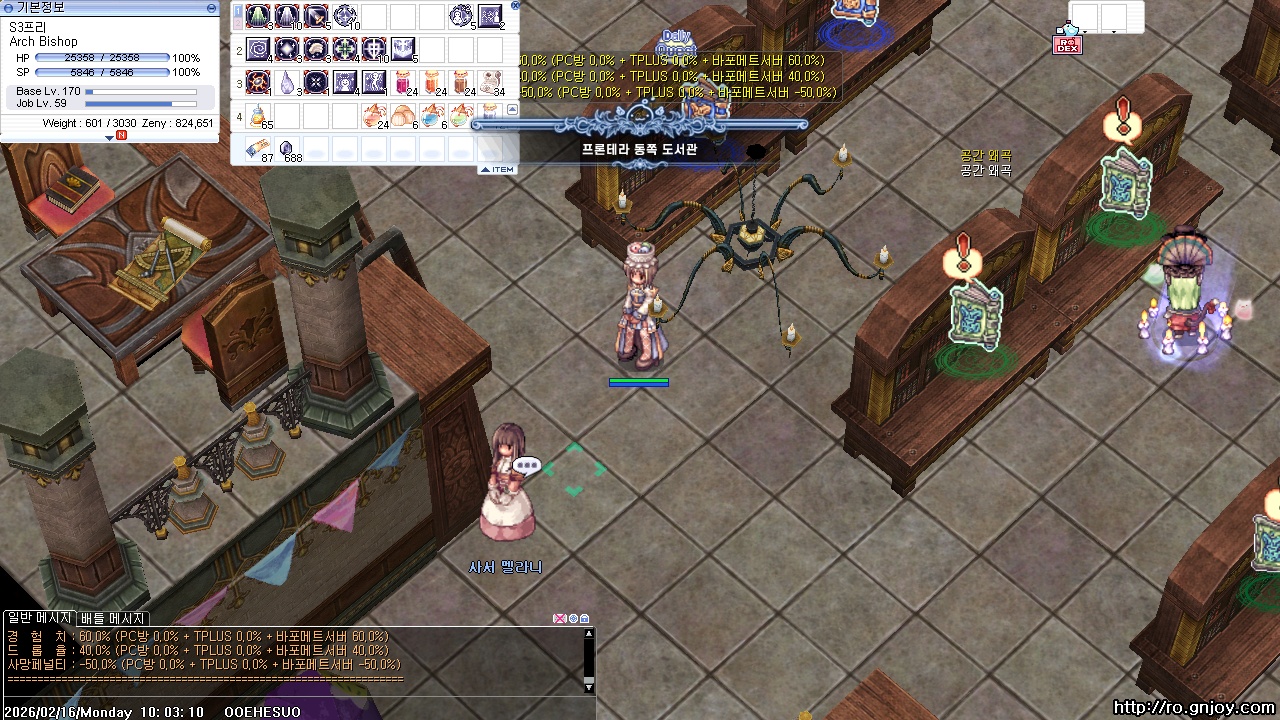Open the 일반 메시지 chat tab
Image resolution: width=1280 pixels, height=720 pixels.
tap(39, 619)
